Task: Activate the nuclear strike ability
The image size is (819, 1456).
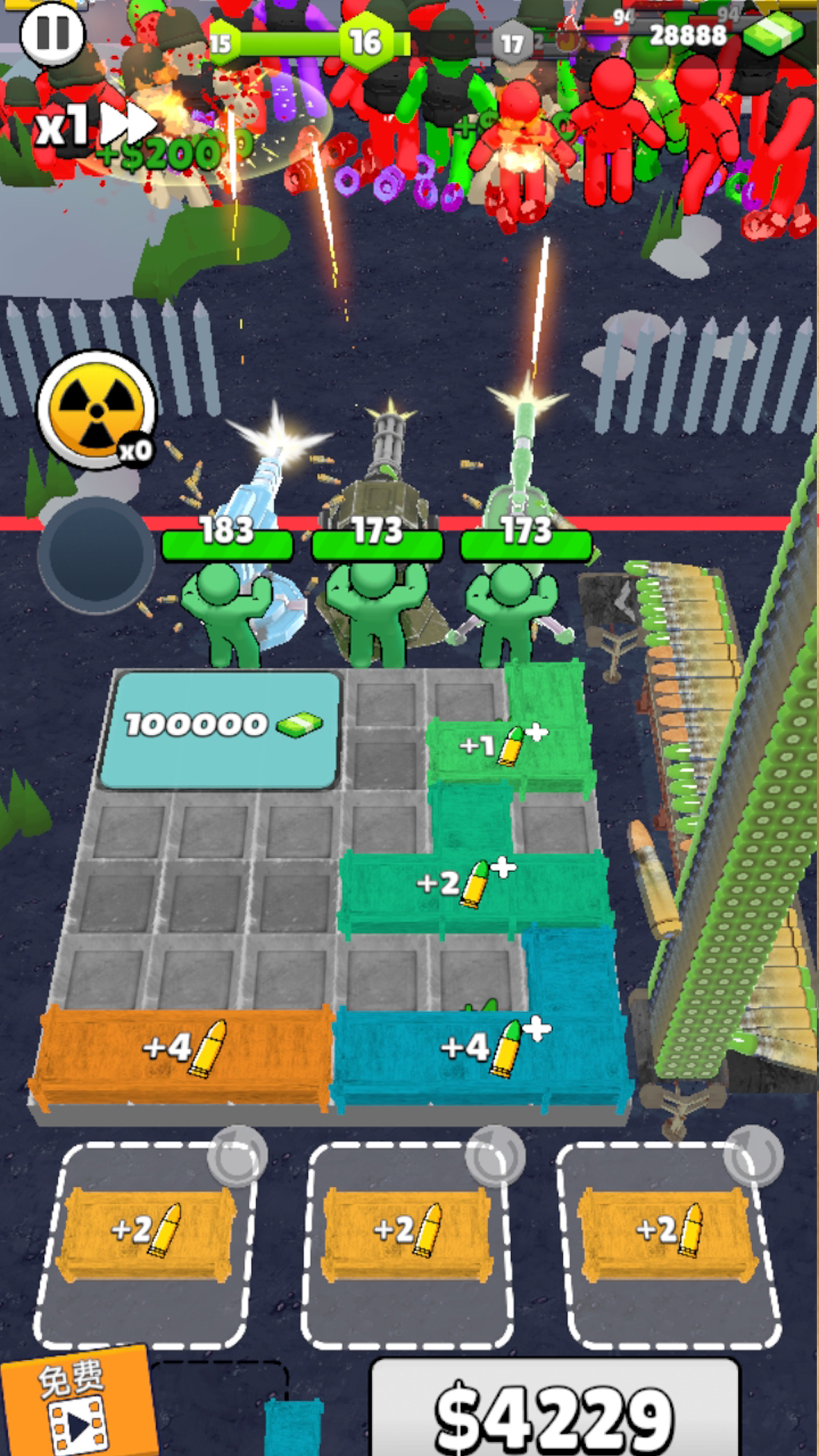Action: [97, 409]
